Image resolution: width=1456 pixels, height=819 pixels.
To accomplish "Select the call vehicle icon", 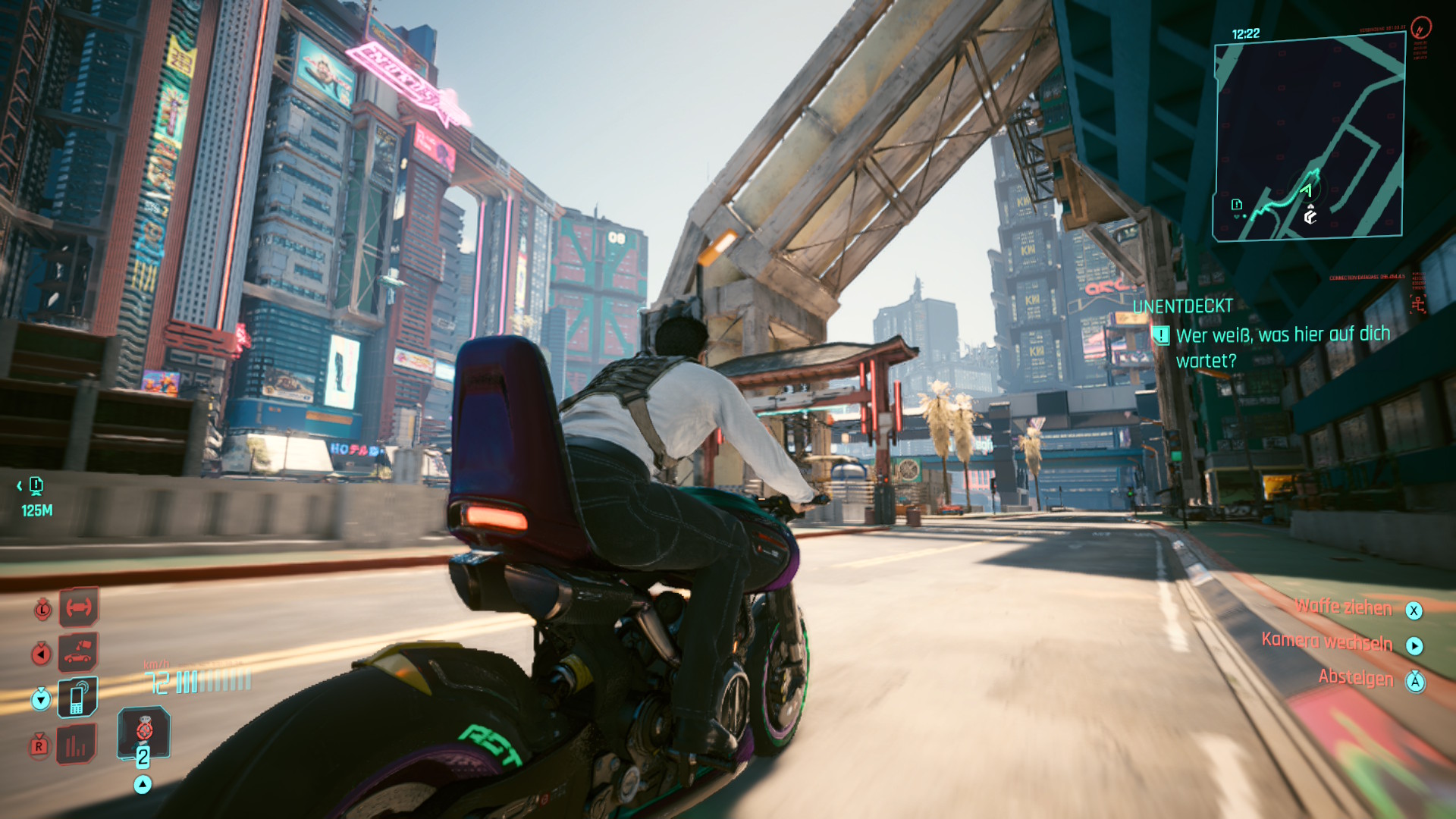I will pos(78,652).
